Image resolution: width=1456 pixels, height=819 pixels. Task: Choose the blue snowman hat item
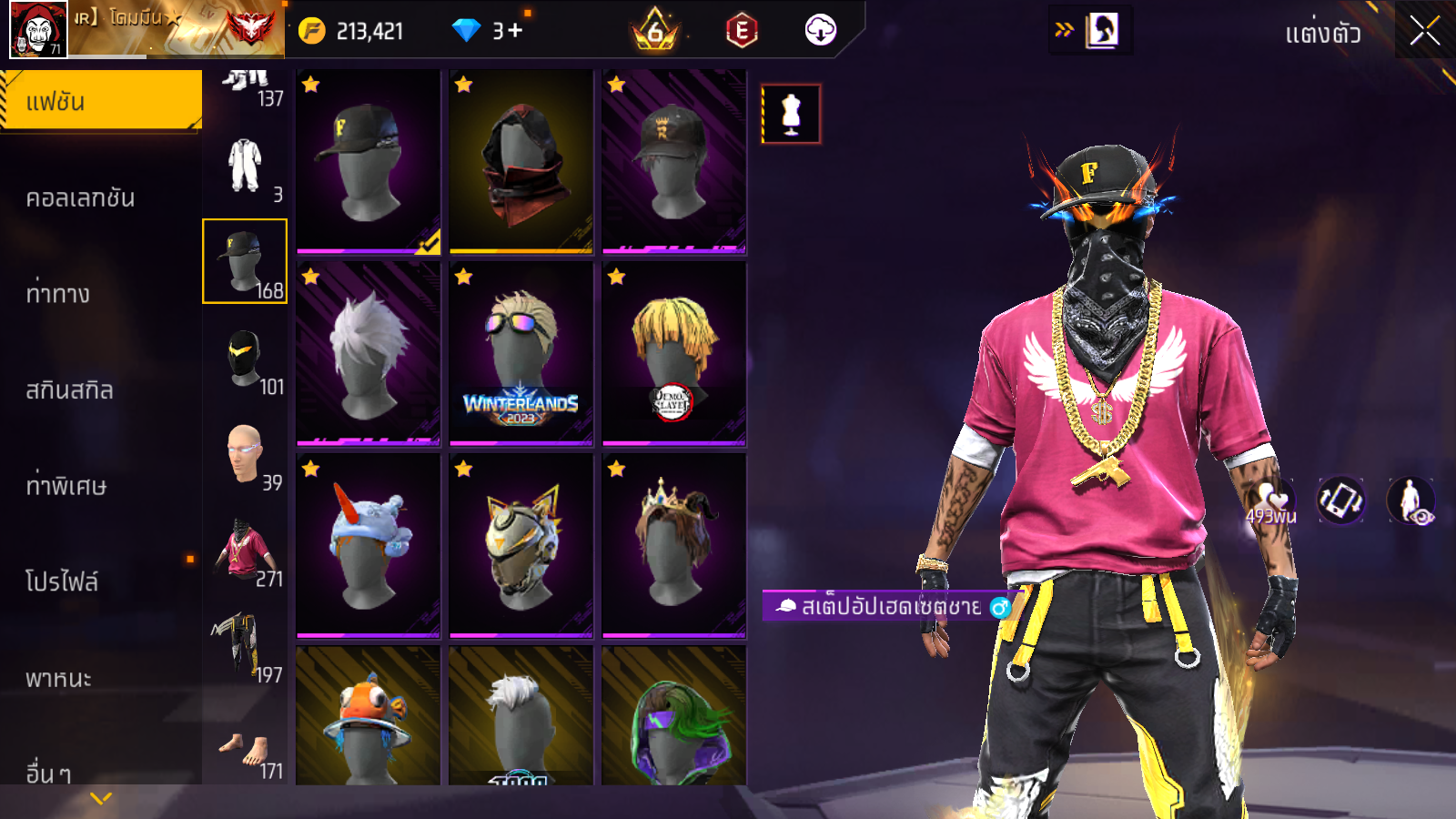(369, 546)
